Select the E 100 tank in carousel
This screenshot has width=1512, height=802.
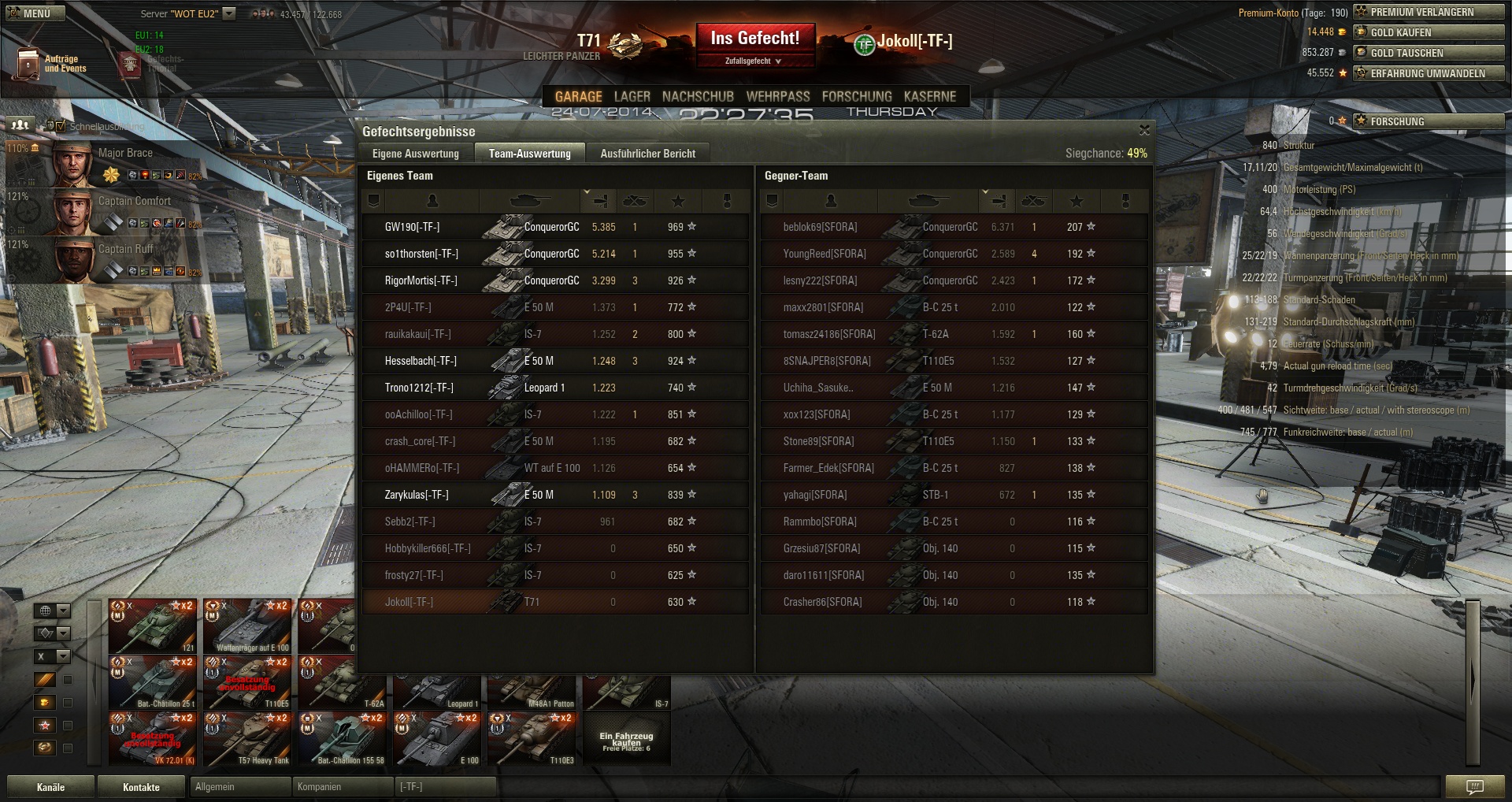point(436,740)
